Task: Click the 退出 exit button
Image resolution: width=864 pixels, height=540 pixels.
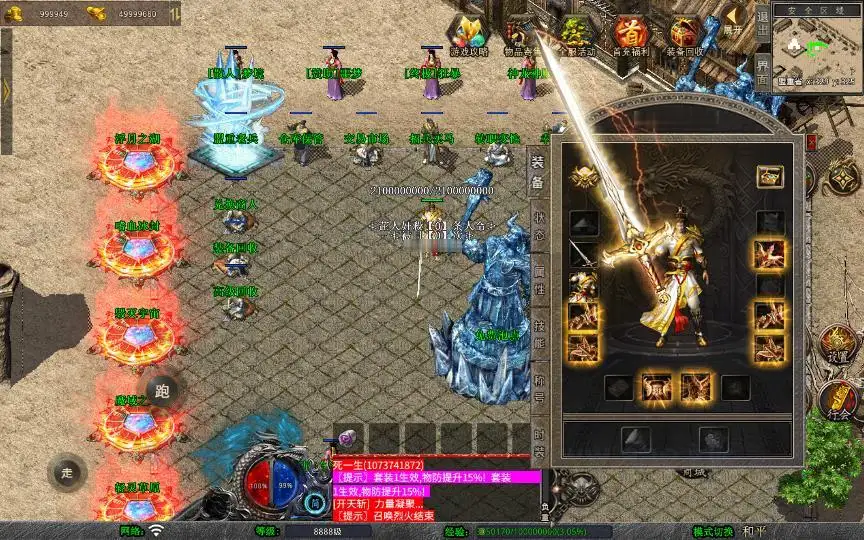Action: 762,26
